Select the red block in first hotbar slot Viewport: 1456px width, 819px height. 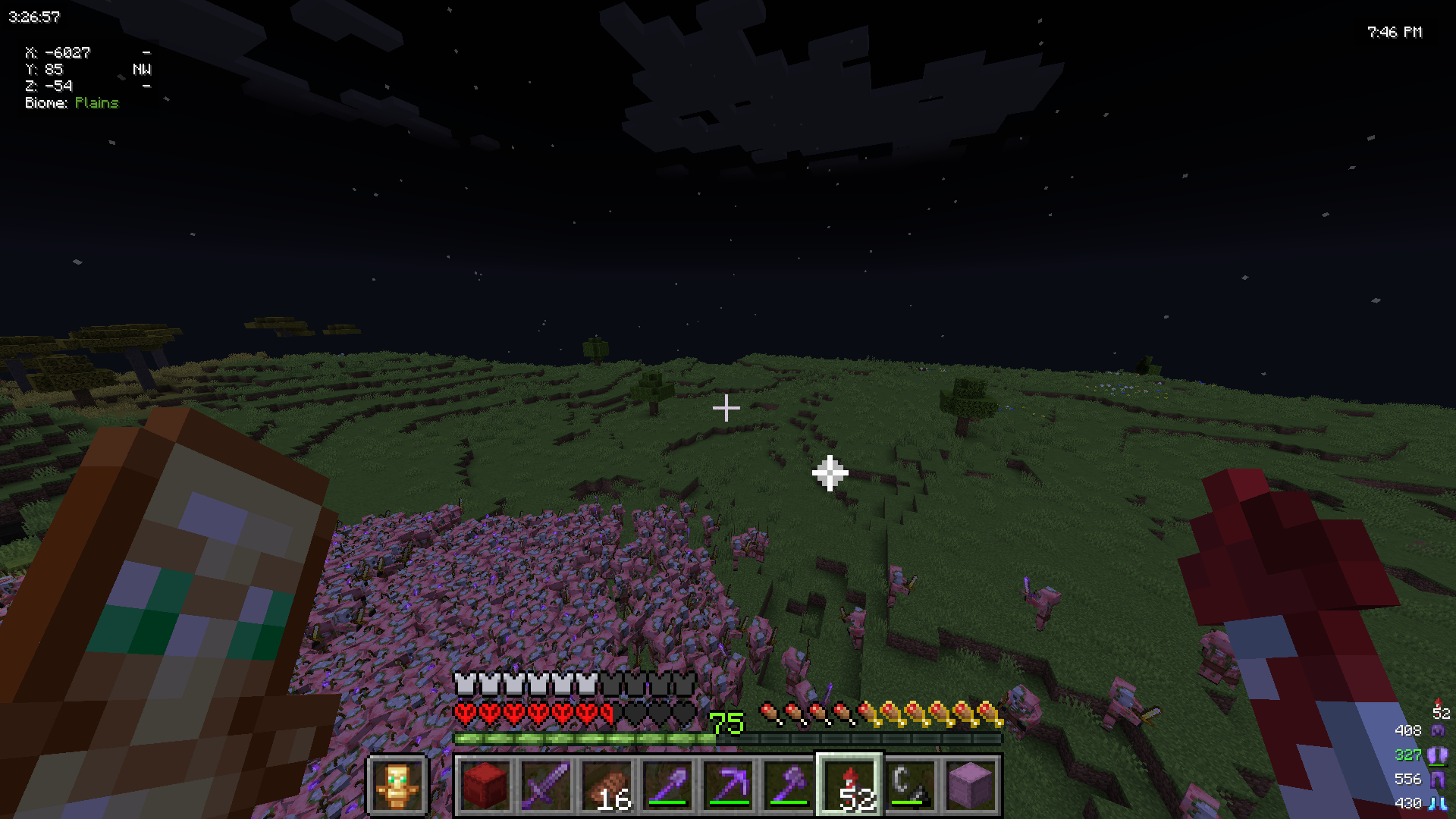coord(487,786)
